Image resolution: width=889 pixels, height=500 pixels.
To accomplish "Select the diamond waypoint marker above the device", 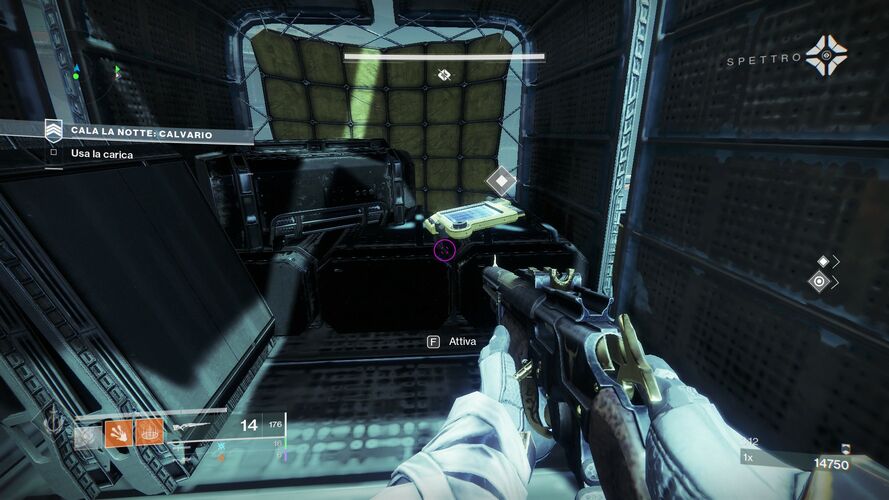I will [500, 181].
